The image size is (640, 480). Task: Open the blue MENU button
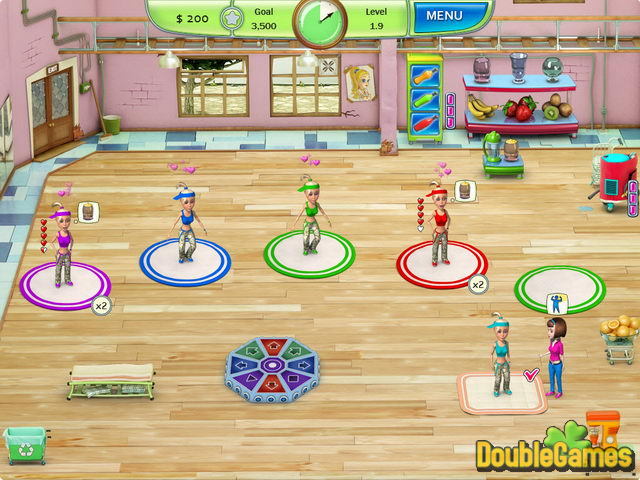coord(444,17)
